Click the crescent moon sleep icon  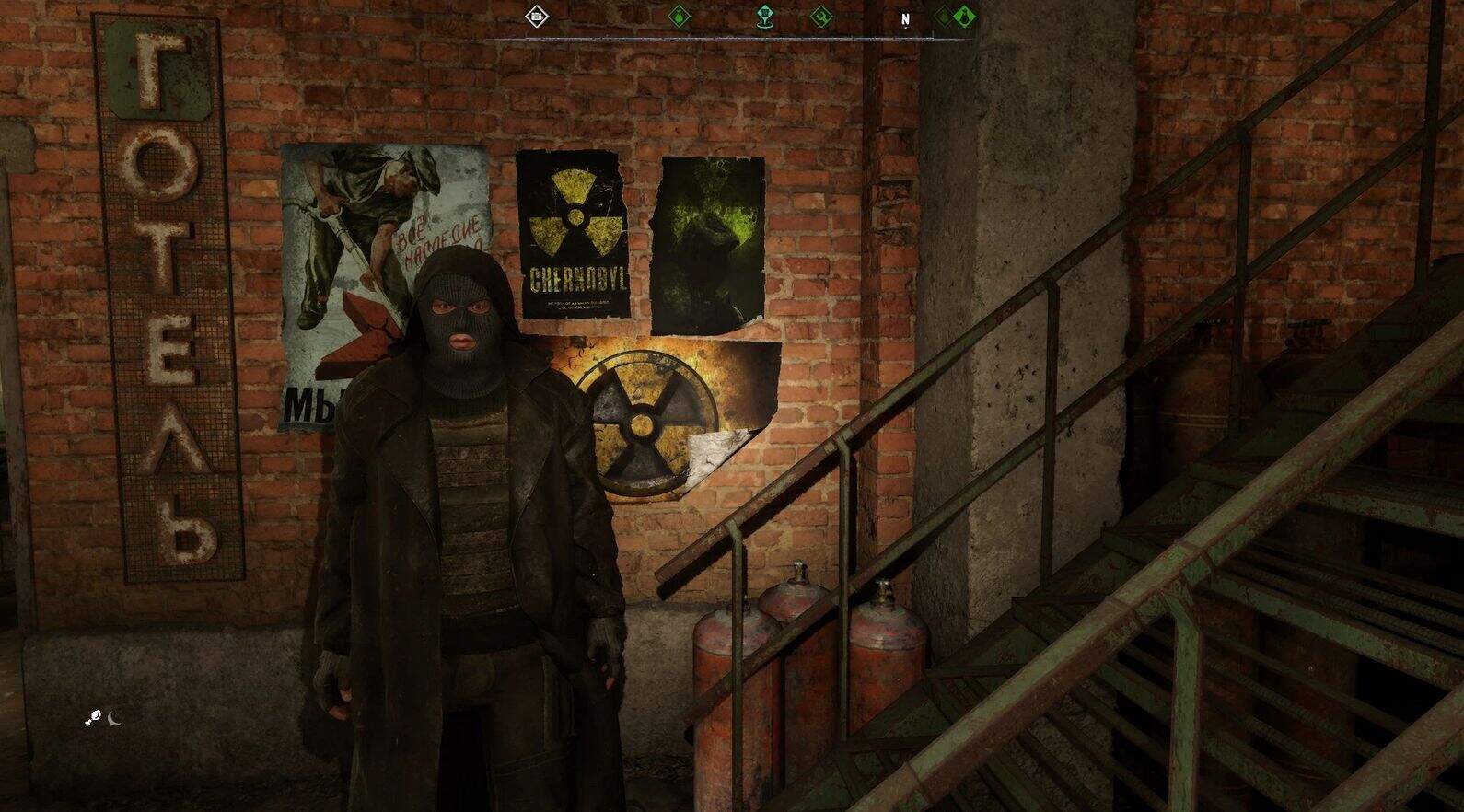point(115,718)
